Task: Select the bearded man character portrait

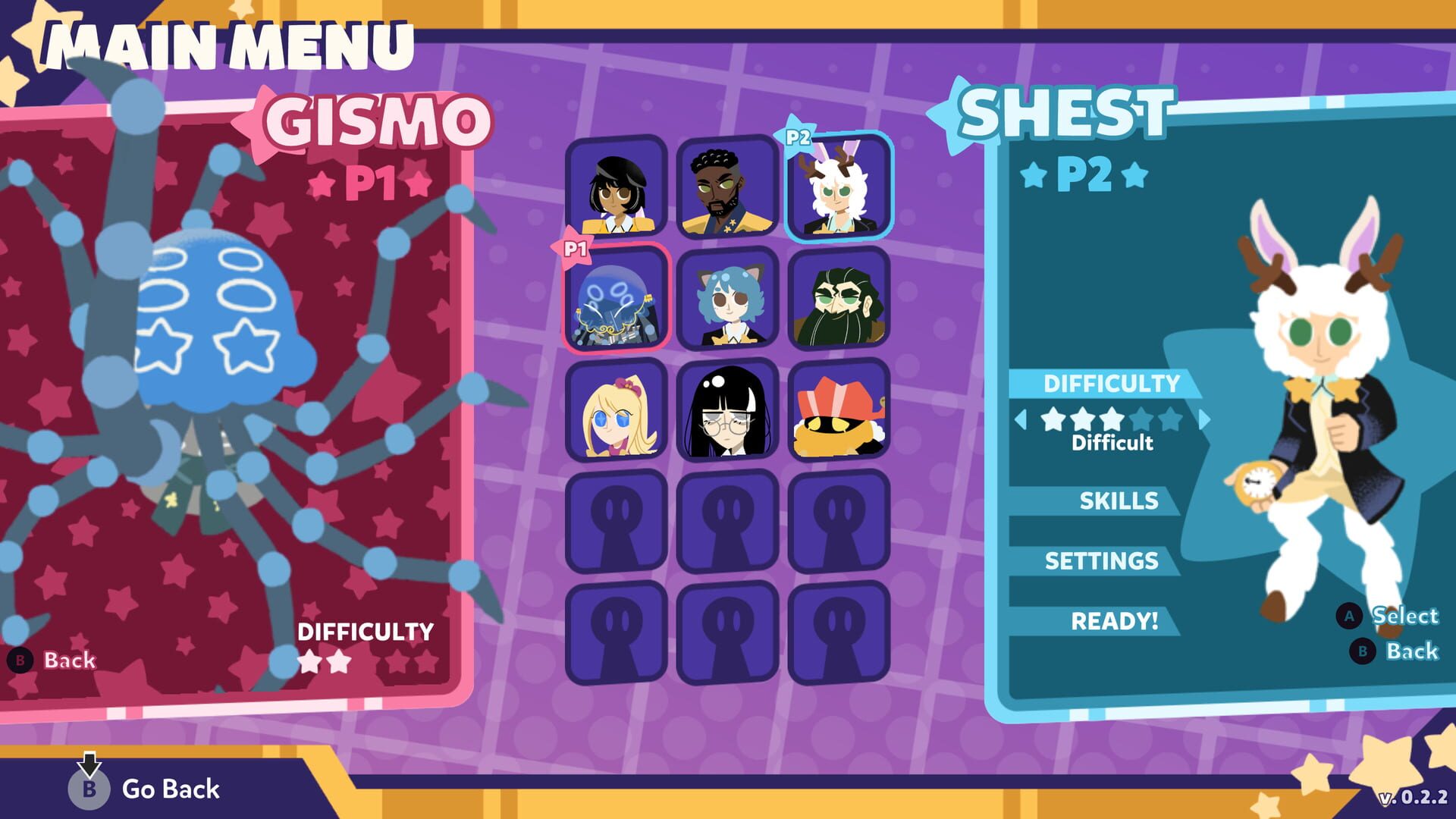Action: point(726,190)
